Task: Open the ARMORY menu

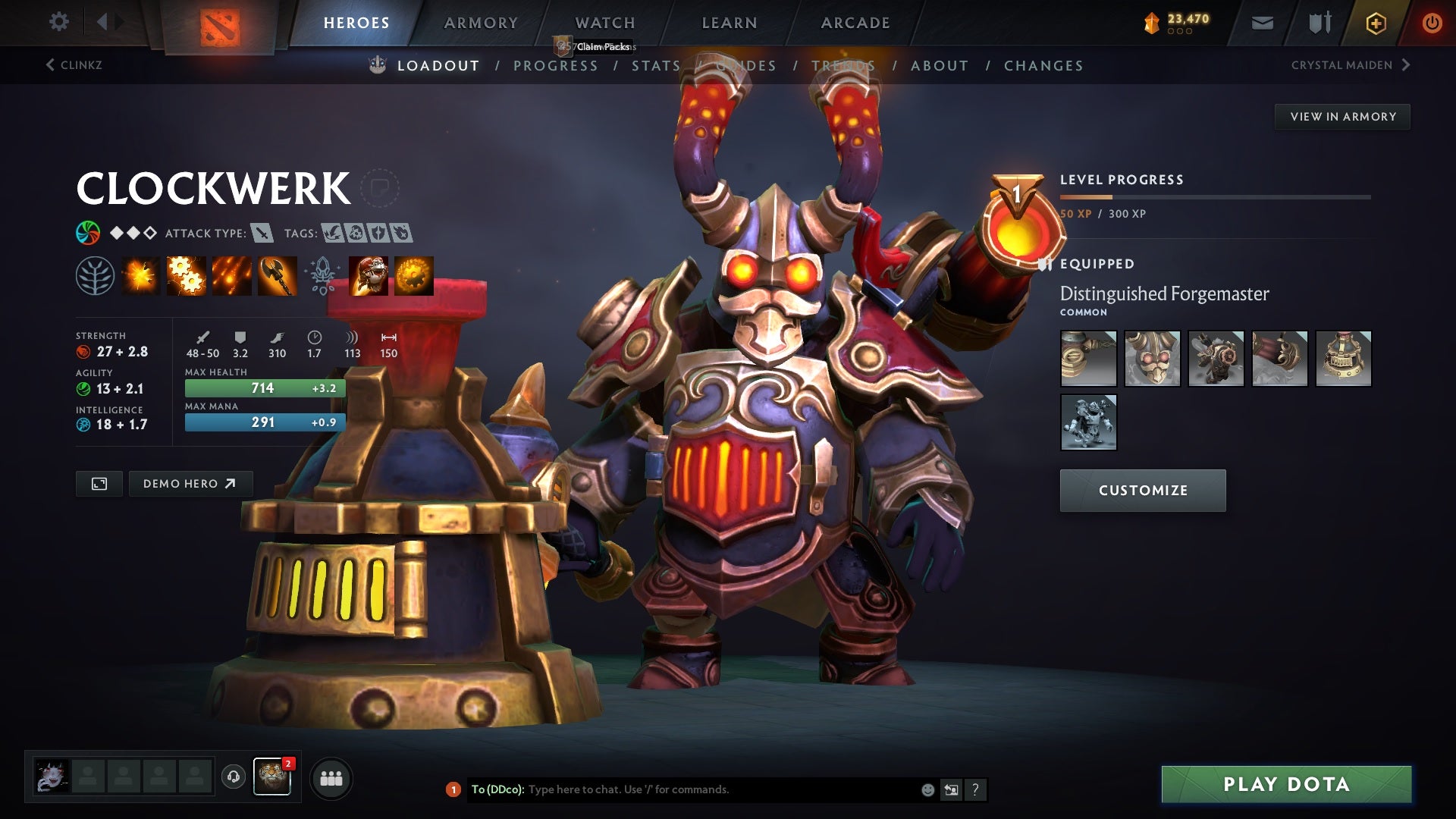Action: (482, 23)
